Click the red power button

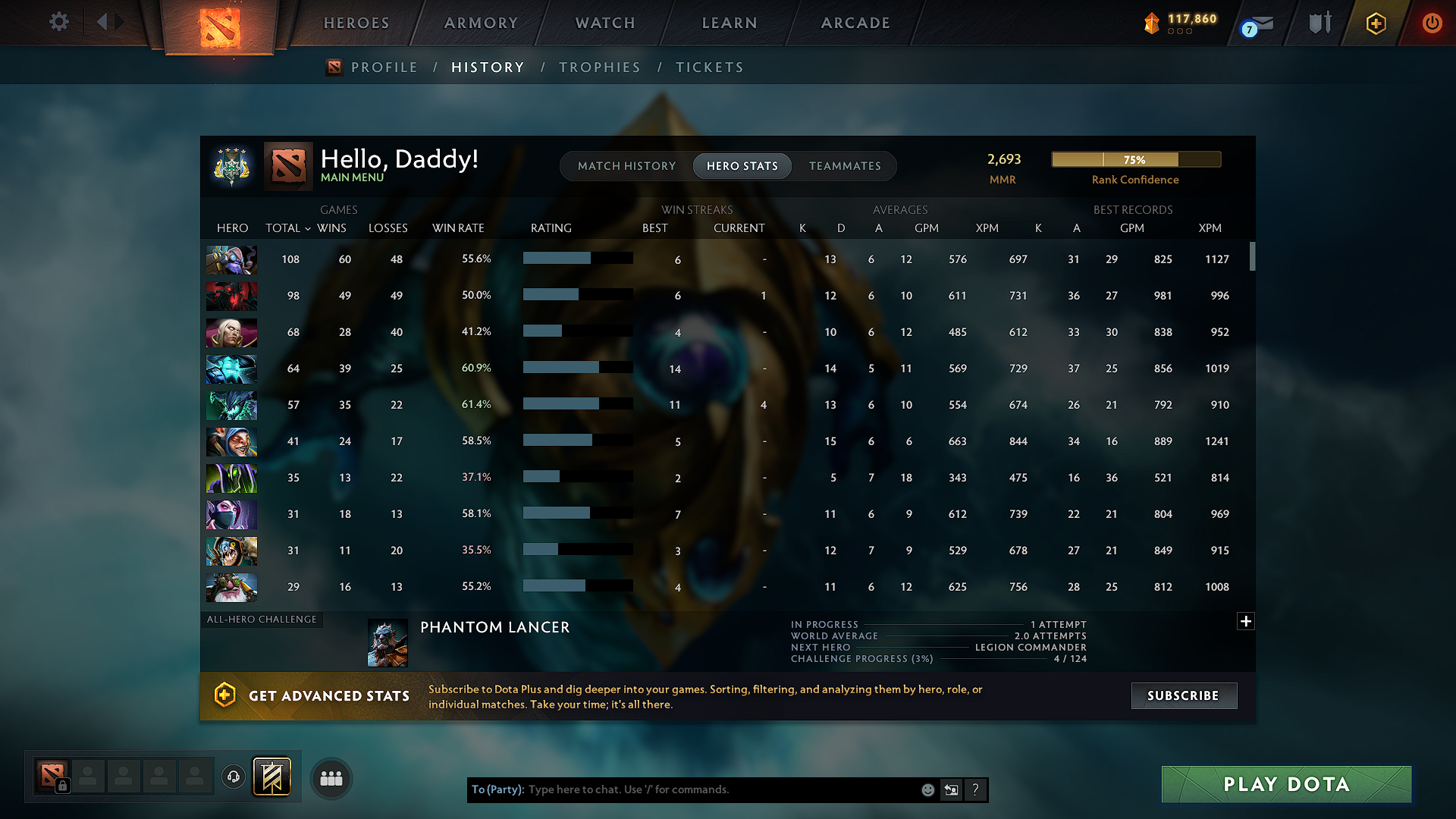(1432, 23)
